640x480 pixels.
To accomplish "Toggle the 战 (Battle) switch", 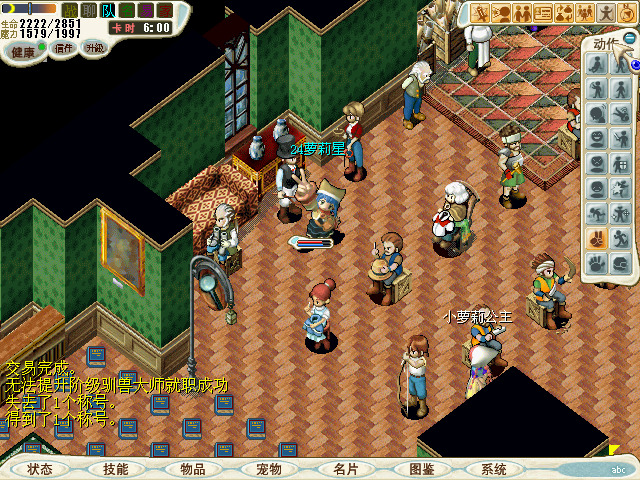I will [x=70, y=10].
